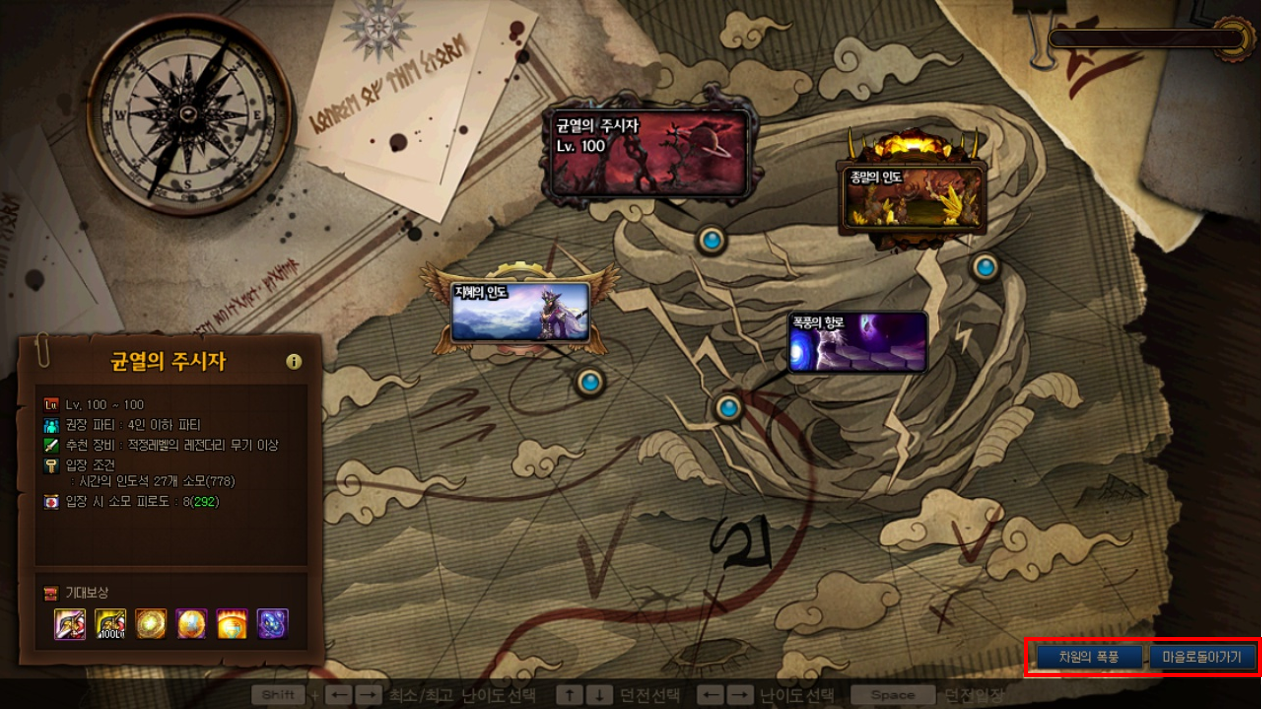Open the 차원의 폭풍 button
Image resolution: width=1262 pixels, height=709 pixels.
click(x=1089, y=657)
